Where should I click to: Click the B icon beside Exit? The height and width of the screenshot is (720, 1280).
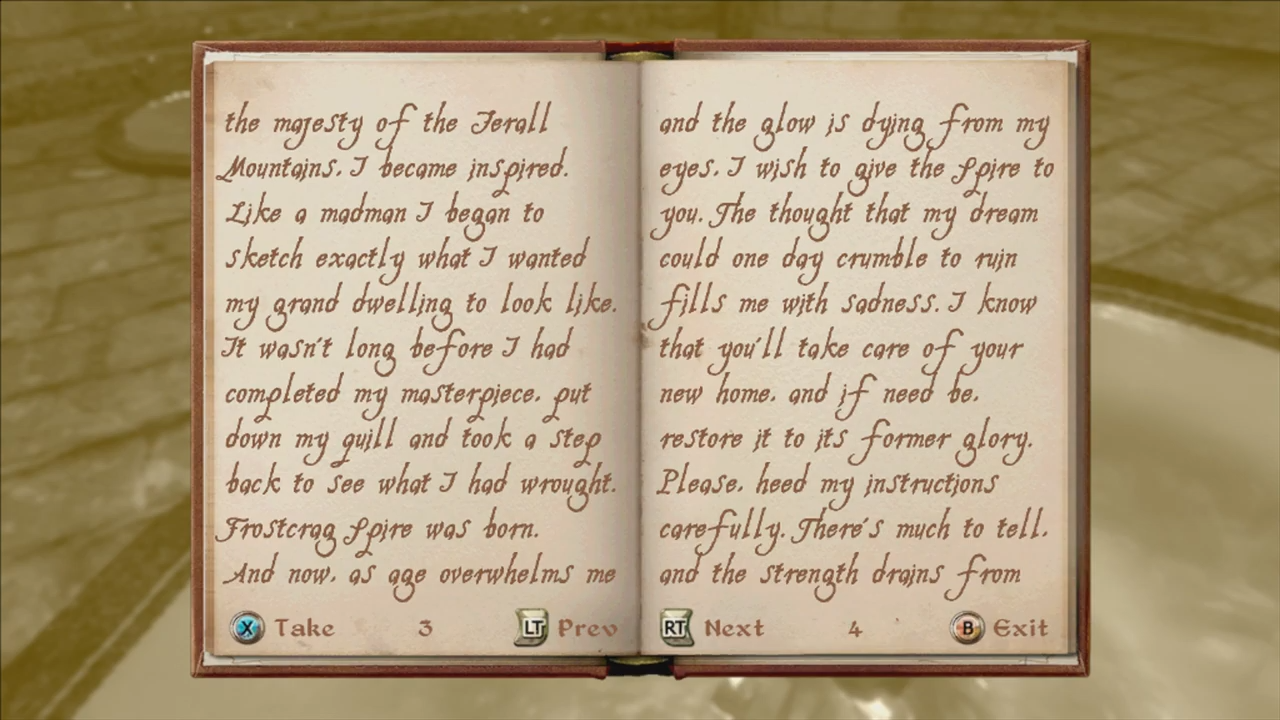[968, 628]
